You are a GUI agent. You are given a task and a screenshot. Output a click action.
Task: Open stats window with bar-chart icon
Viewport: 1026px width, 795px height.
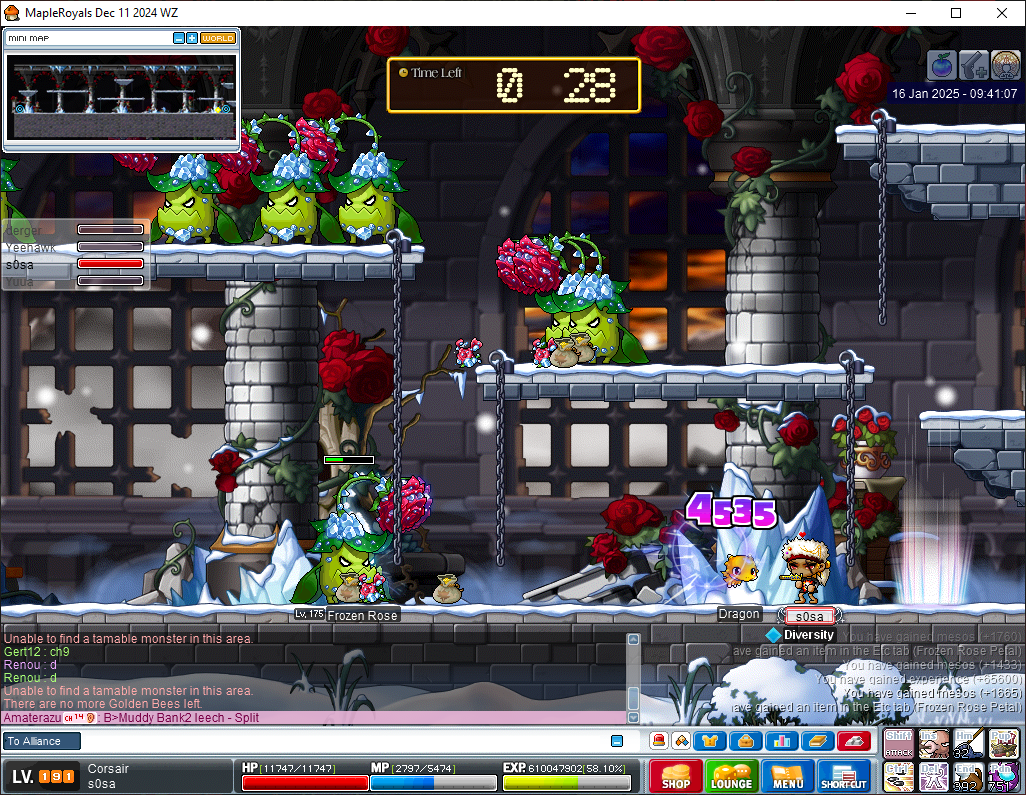[781, 741]
